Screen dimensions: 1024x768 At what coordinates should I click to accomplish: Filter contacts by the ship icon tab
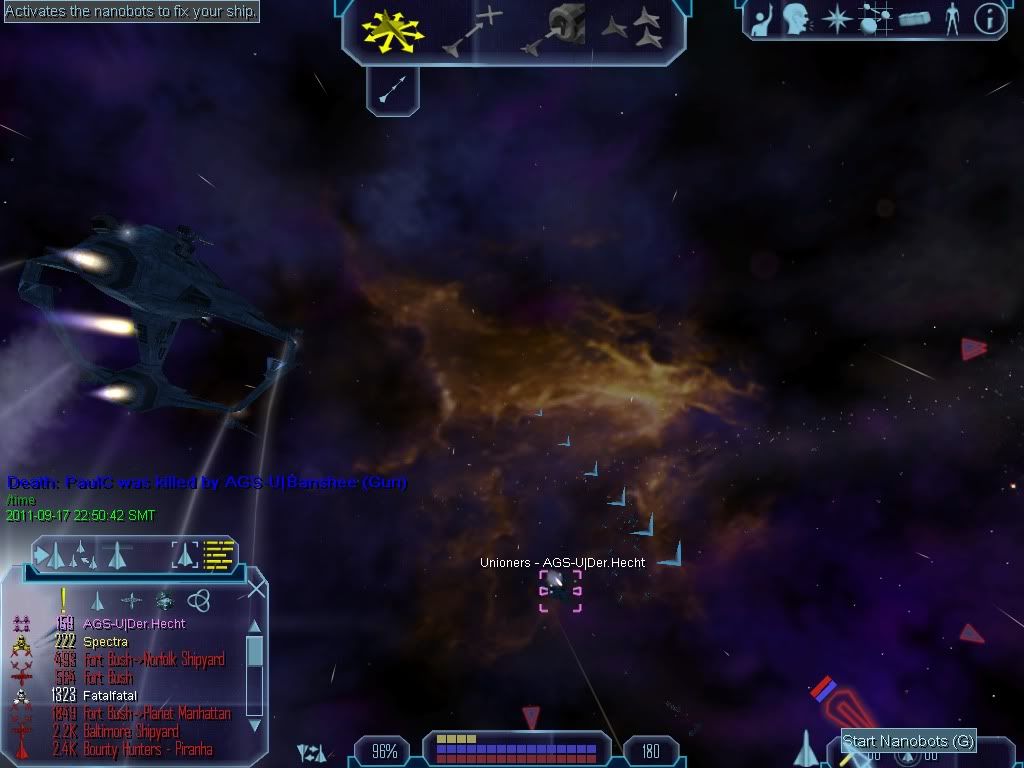coord(98,600)
